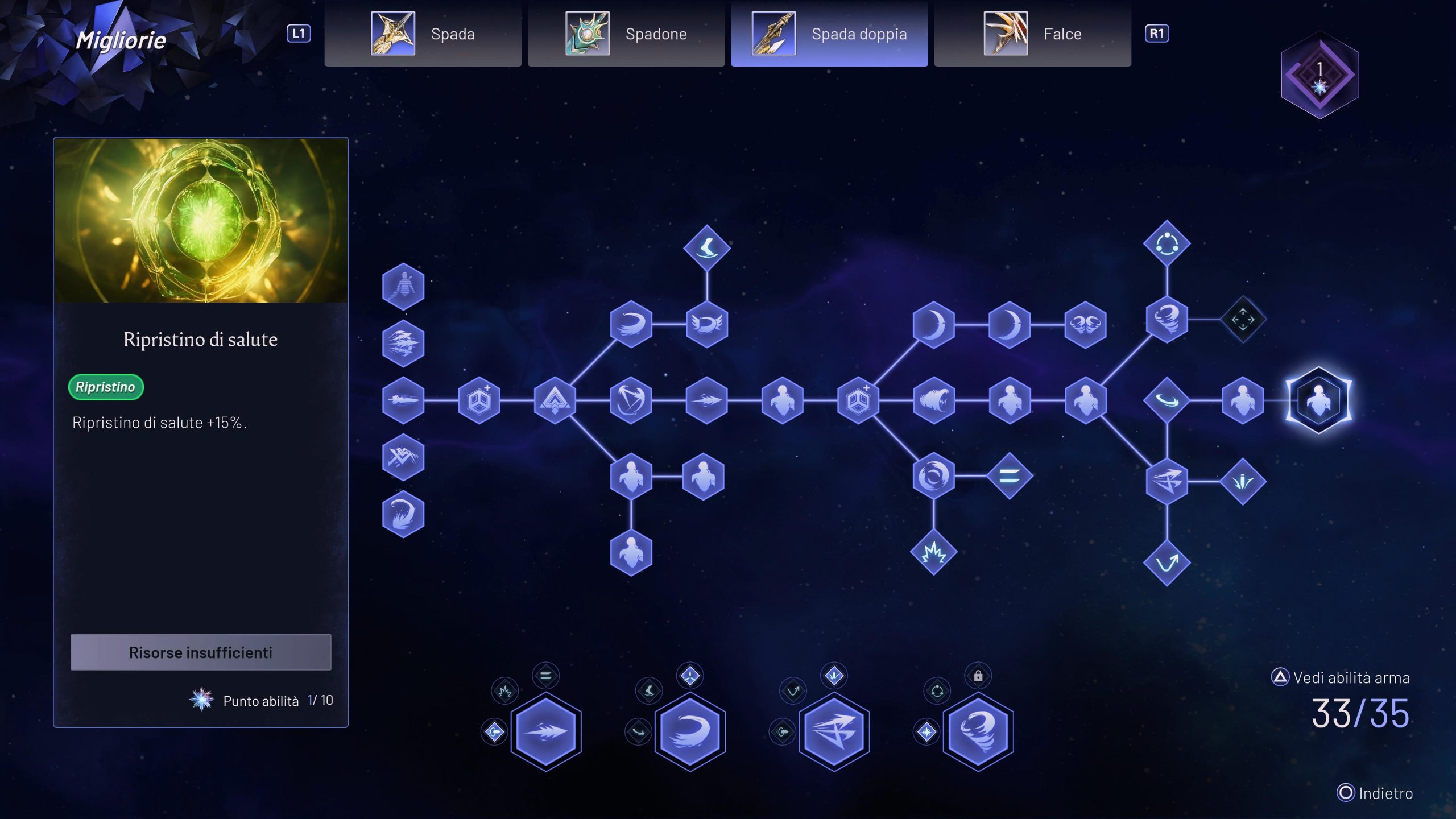Select the Spada doppia tab
The image size is (1456, 819).
click(829, 34)
